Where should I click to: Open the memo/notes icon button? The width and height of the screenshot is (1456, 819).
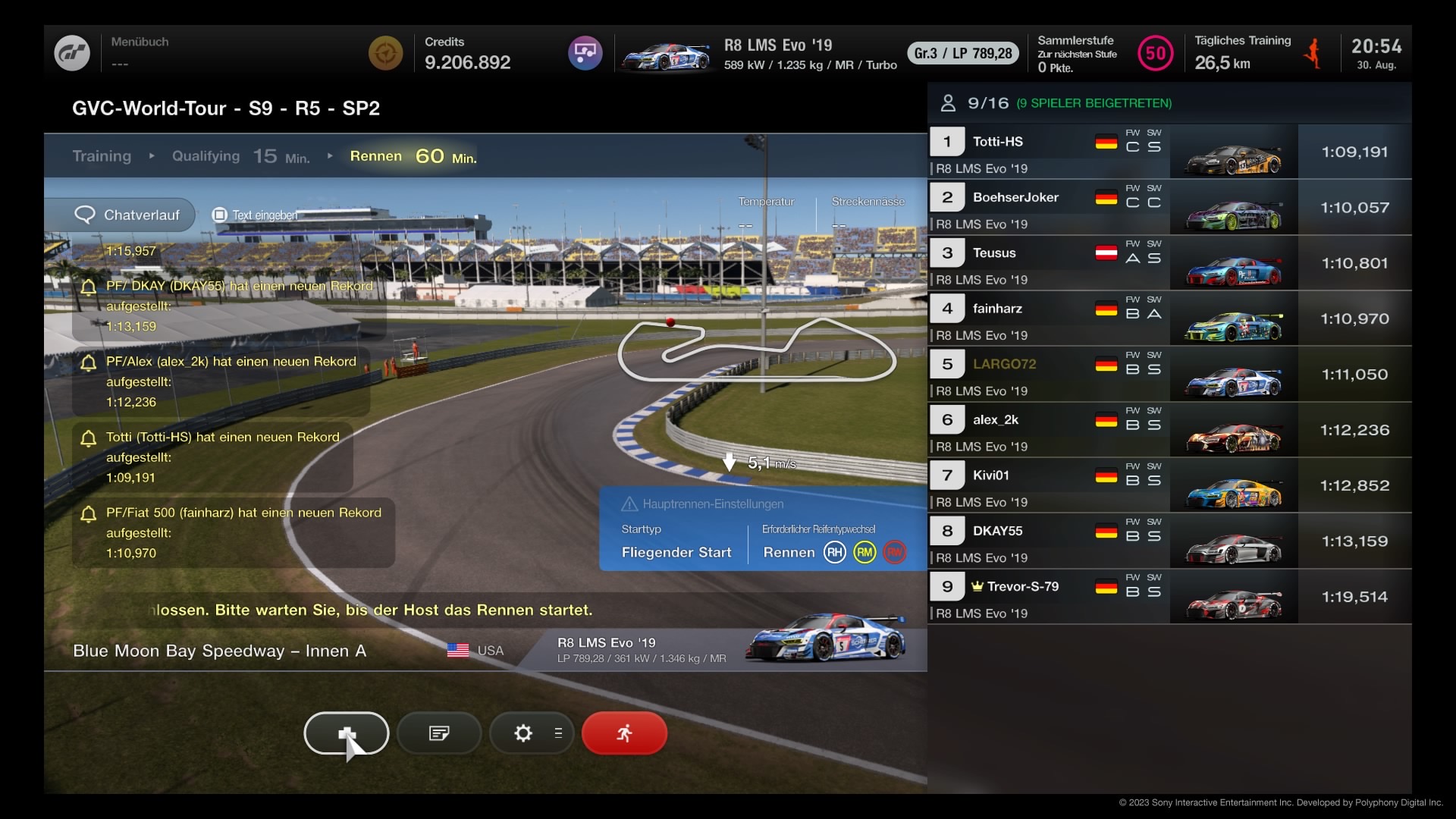[438, 733]
